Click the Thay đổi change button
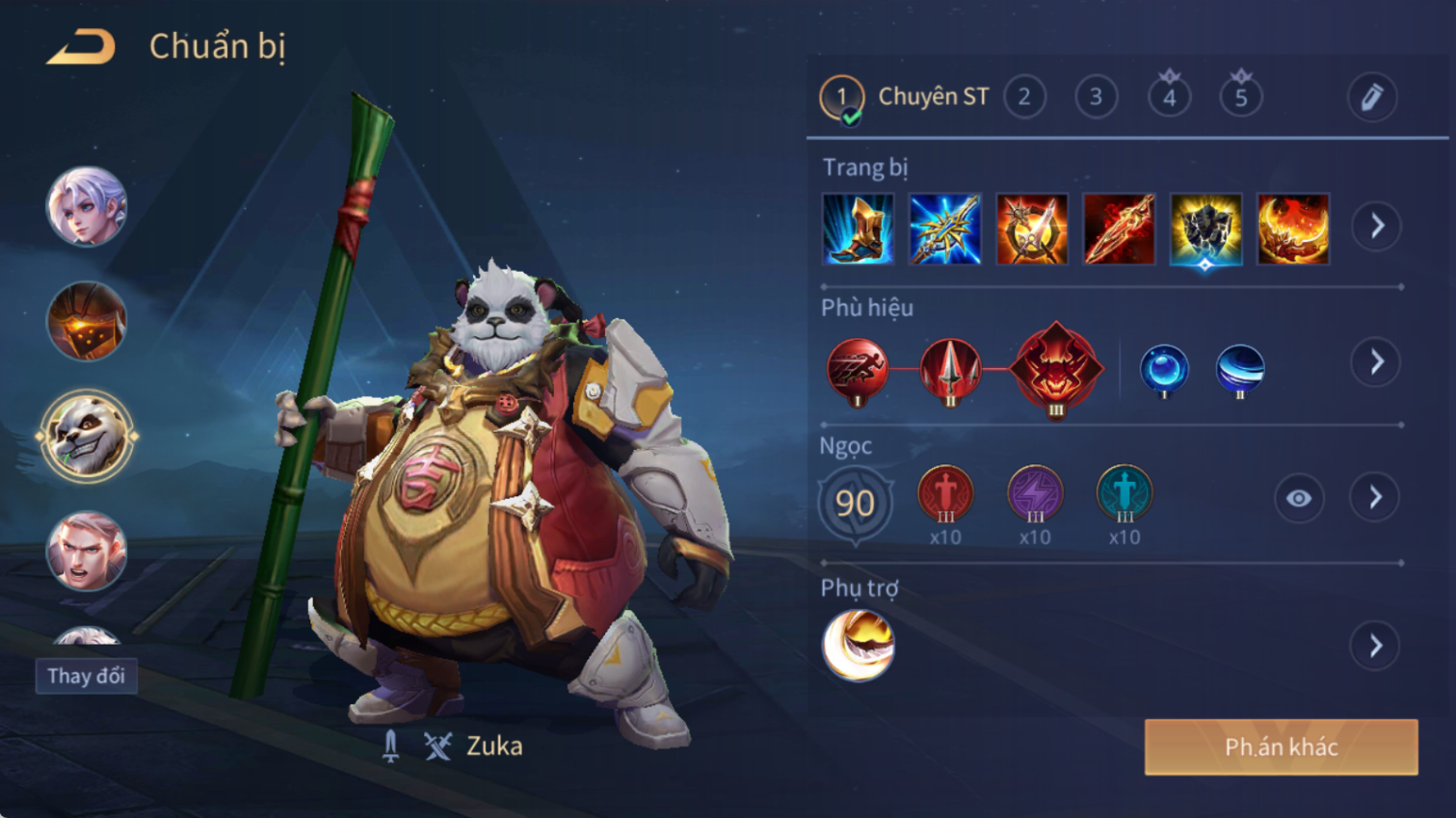 point(87,675)
